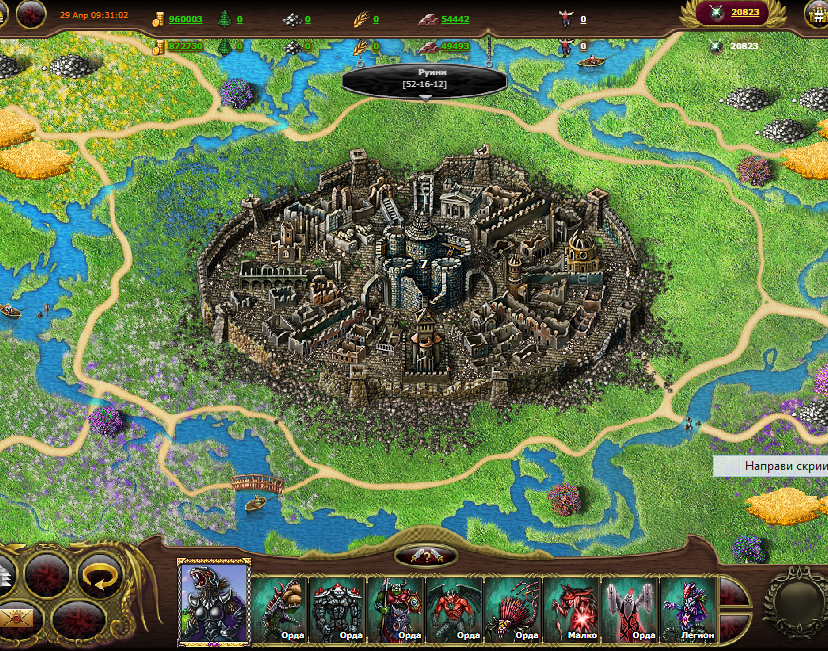Click the large round ornate corner button
This screenshot has width=828, height=651.
click(796, 603)
